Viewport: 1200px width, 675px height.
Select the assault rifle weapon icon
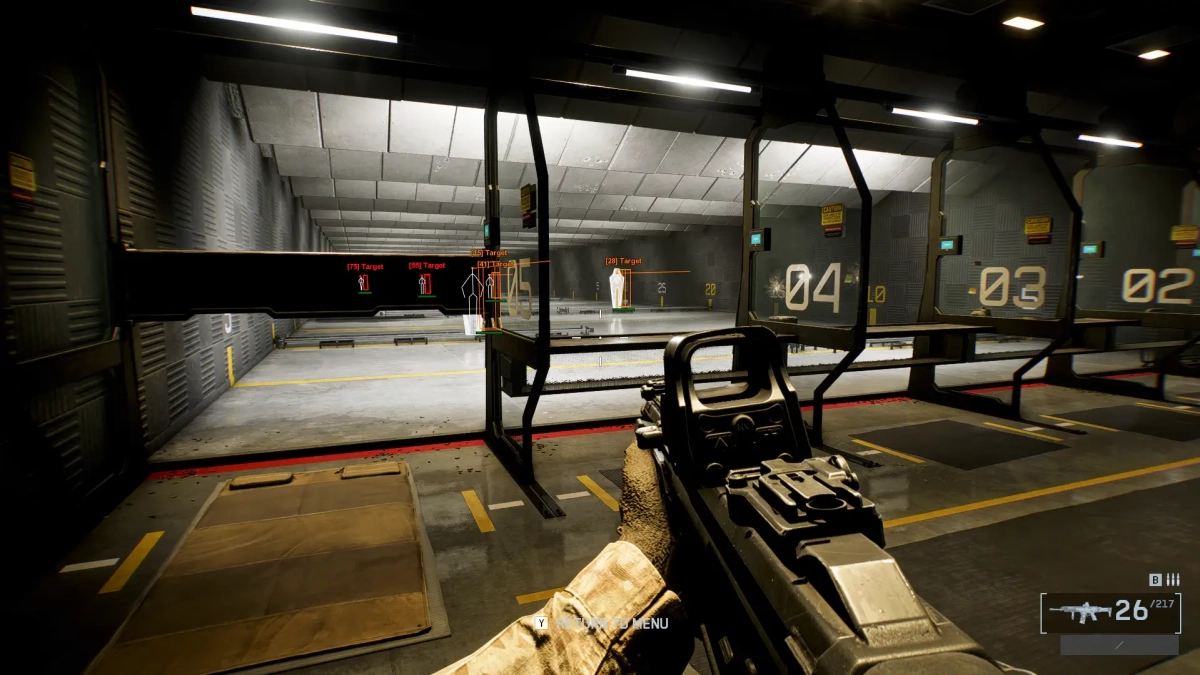[x=1078, y=612]
